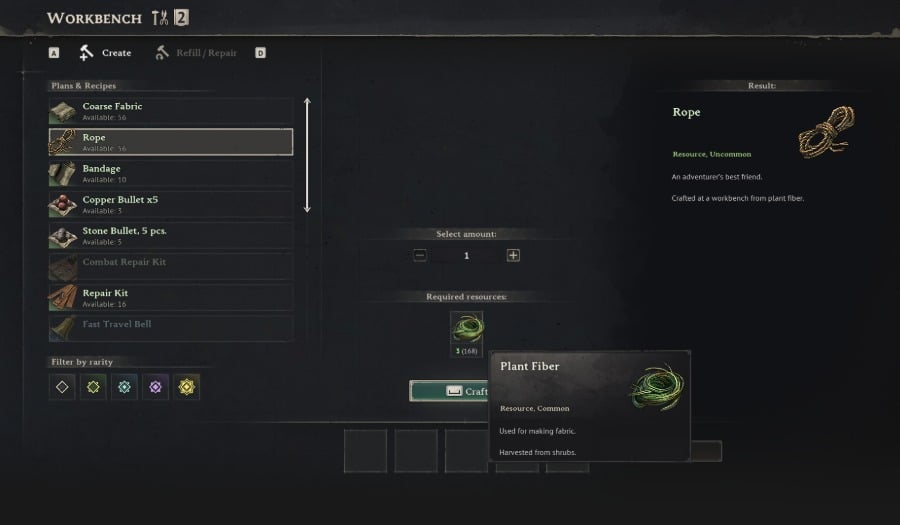Filter recipes by green uncommon rarity
900x525 pixels.
[94, 387]
